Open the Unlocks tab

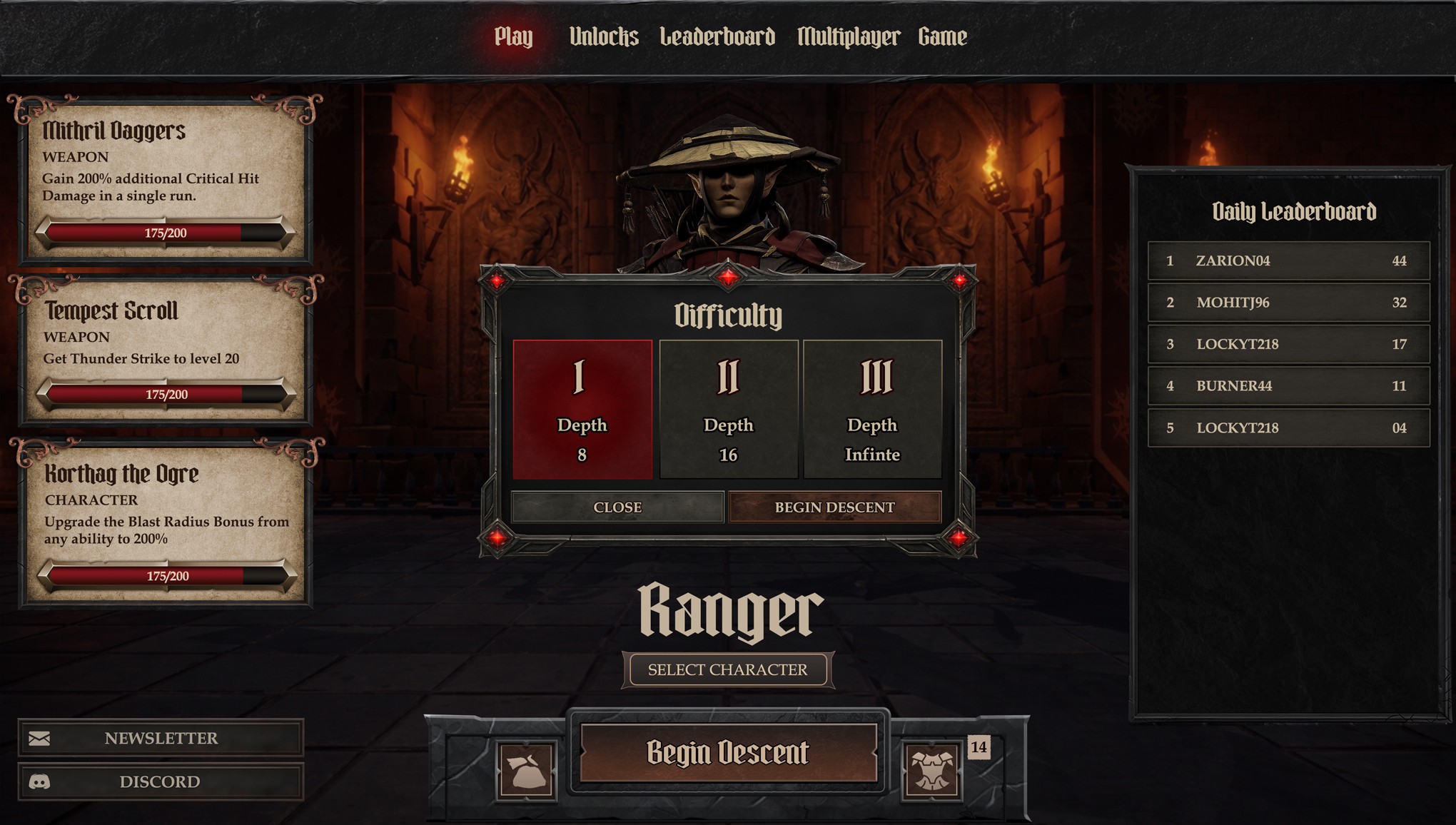point(603,37)
